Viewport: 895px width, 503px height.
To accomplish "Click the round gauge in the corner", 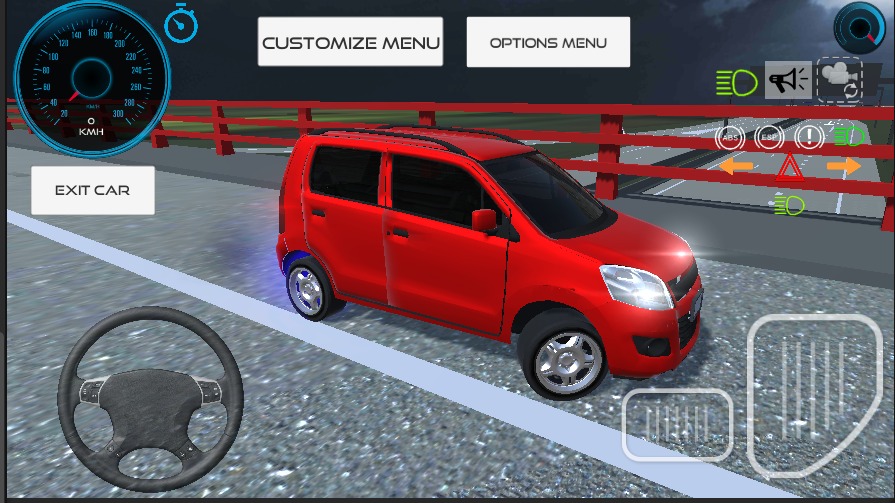I will pyautogui.click(x=858, y=27).
